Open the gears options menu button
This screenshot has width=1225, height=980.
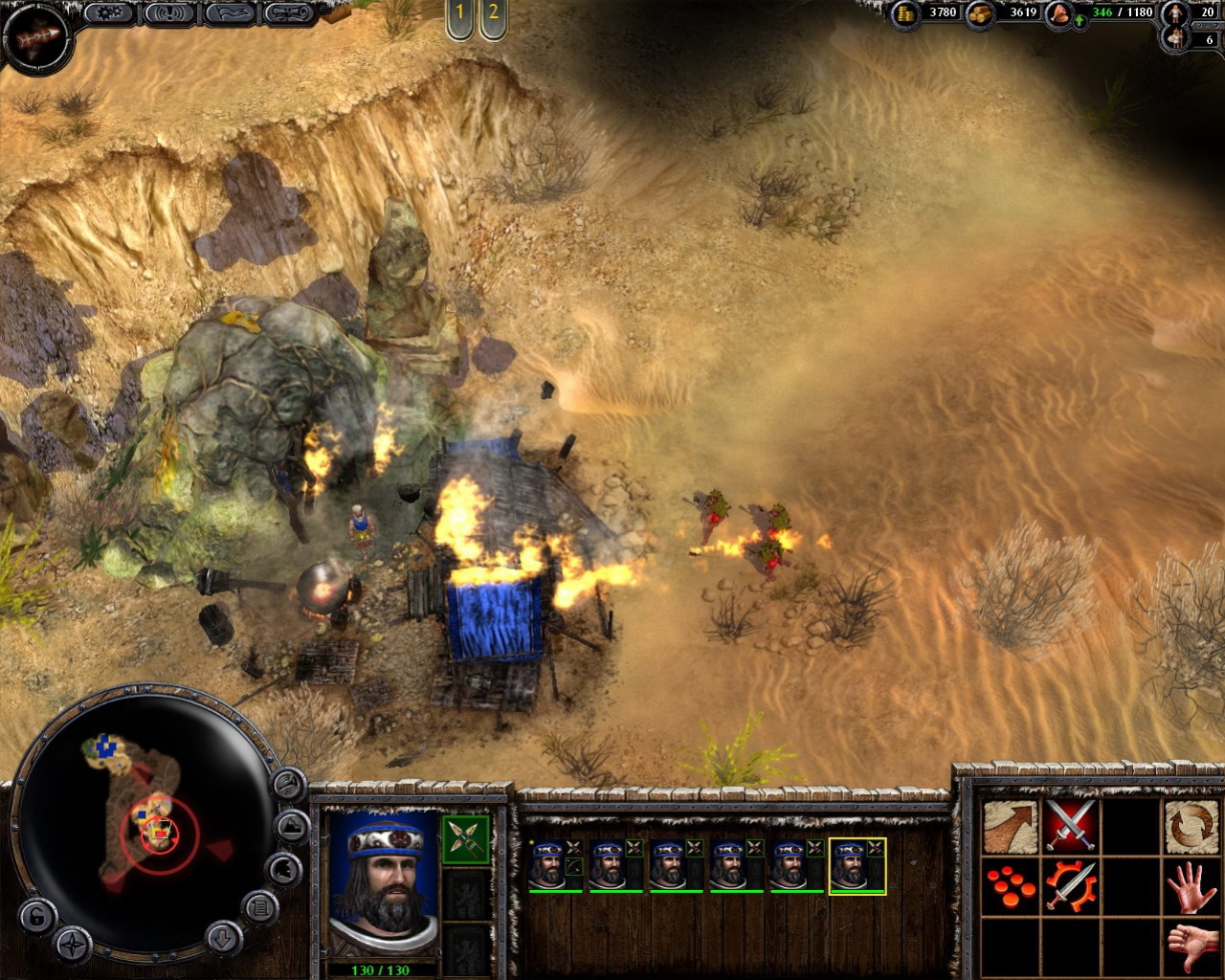pos(109,13)
